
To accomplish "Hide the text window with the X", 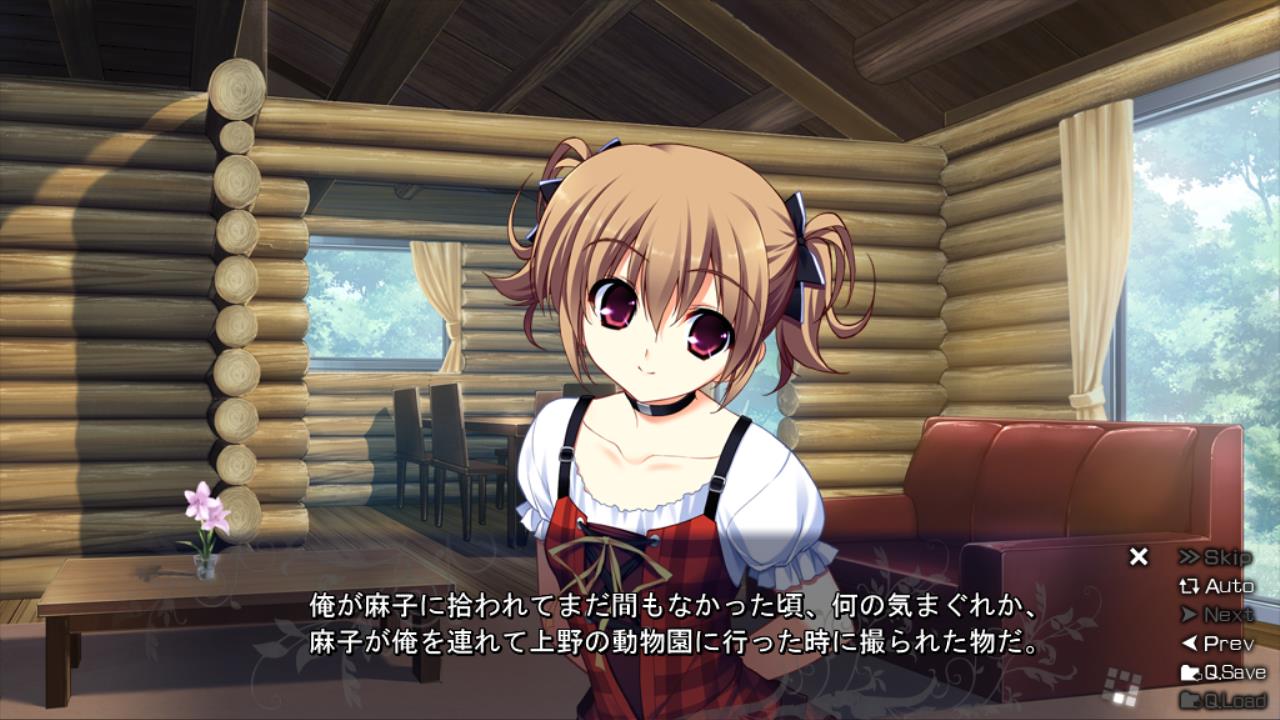I will (x=1138, y=557).
